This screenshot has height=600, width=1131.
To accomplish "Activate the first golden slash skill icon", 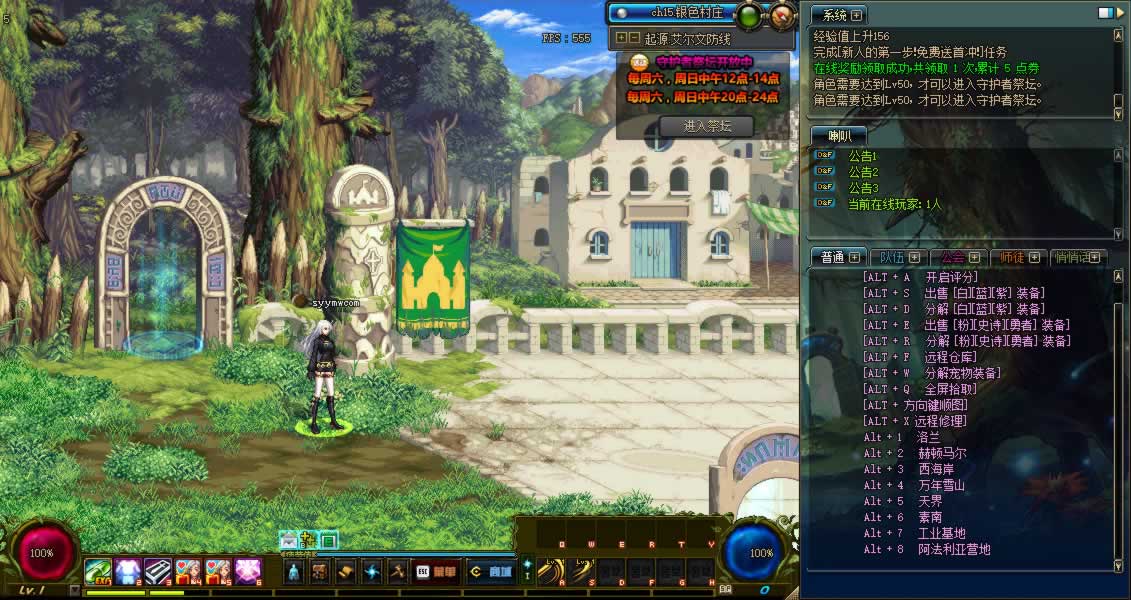I will 549,571.
